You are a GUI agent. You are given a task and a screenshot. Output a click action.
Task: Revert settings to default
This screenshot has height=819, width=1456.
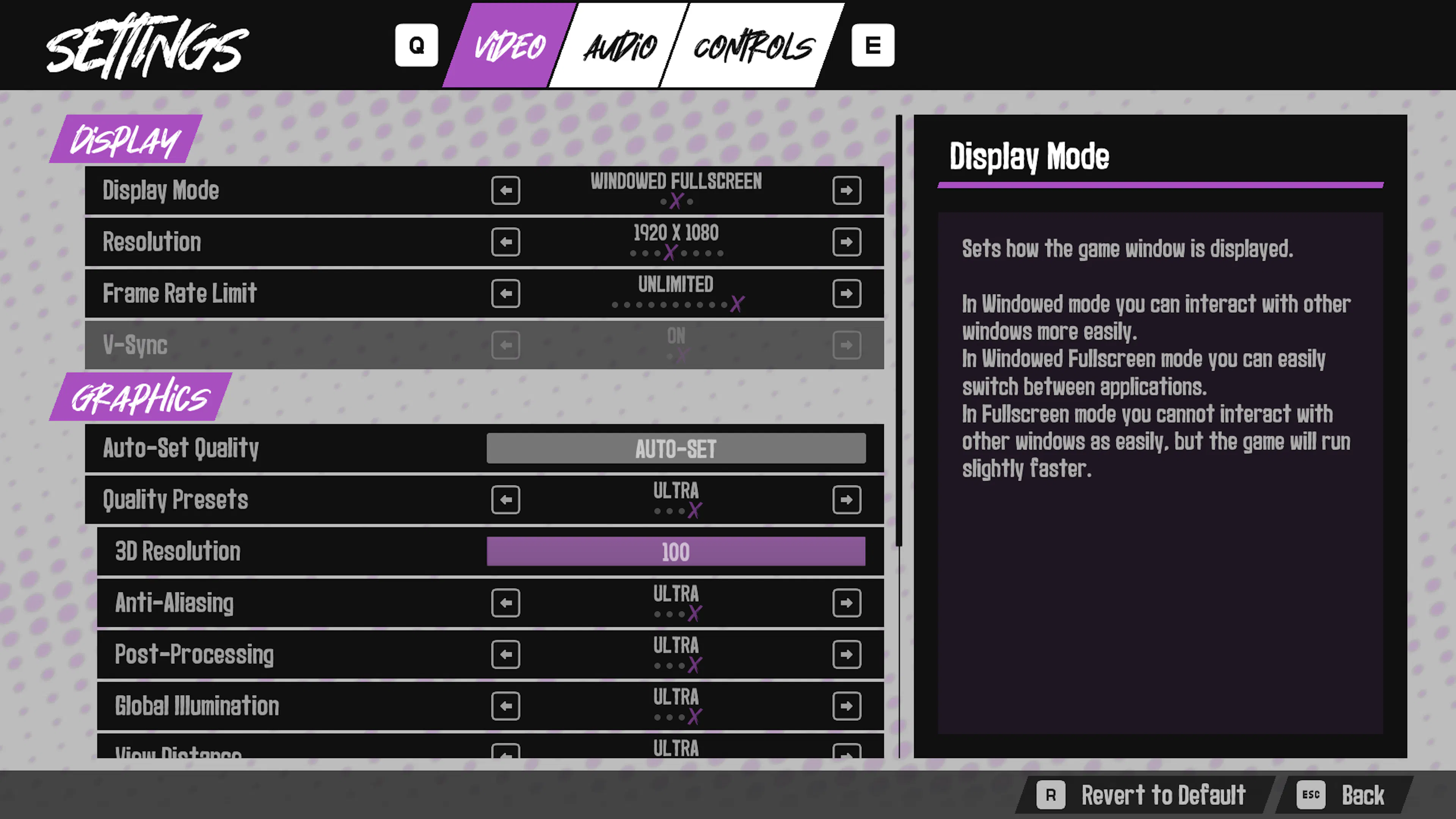point(1145,795)
